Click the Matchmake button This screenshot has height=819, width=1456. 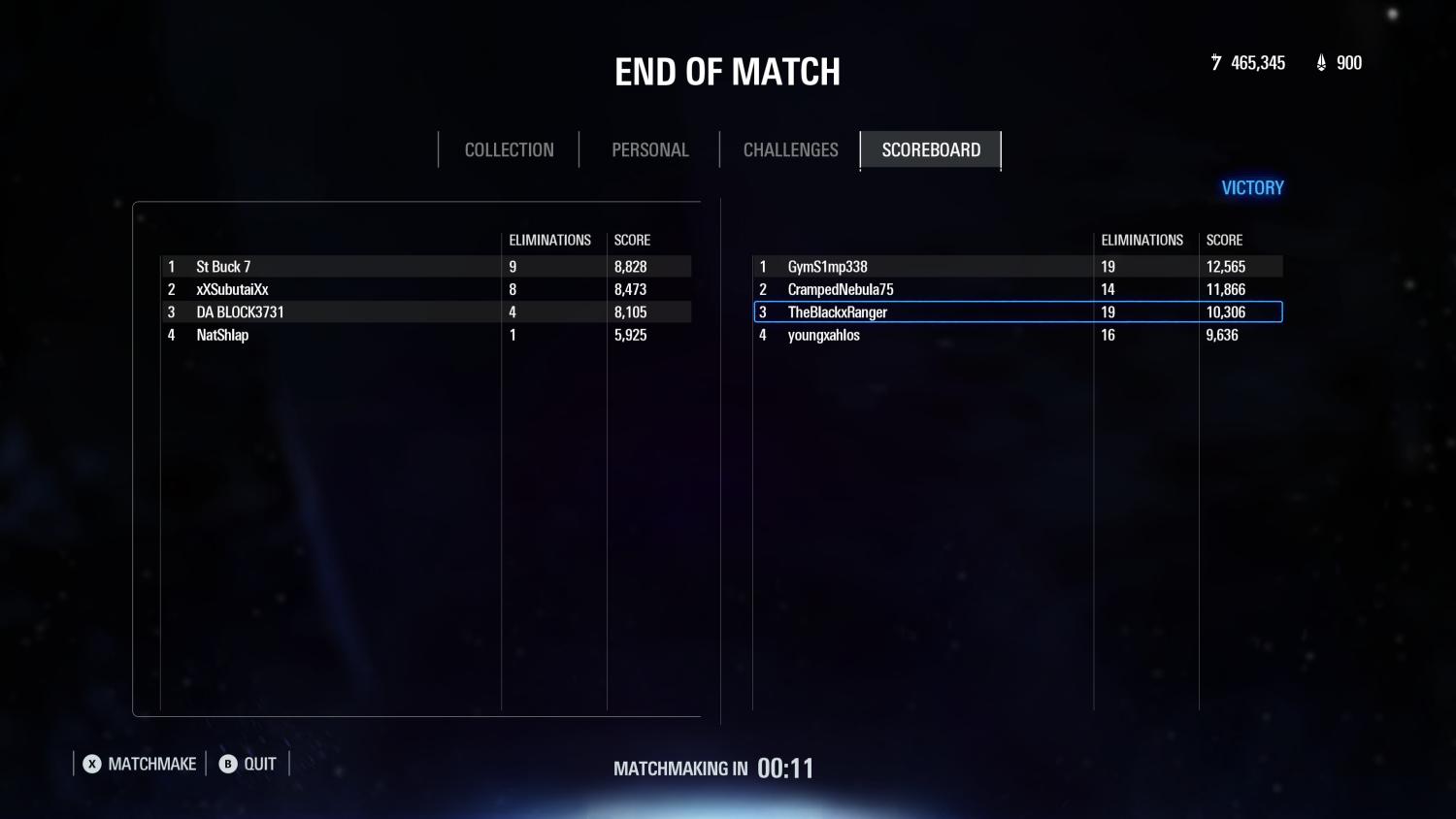coord(140,765)
